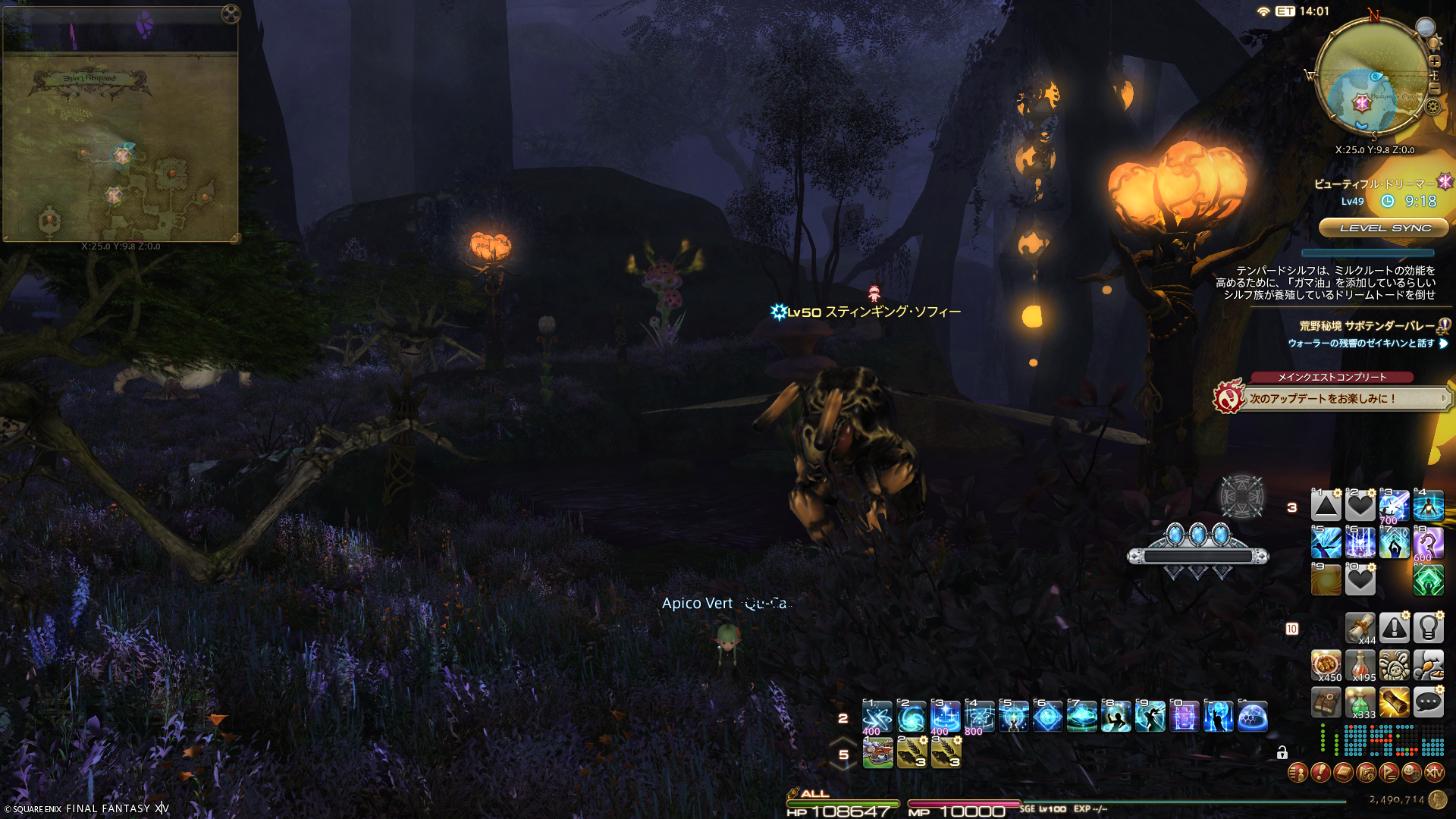Select the サボテンダーバレー duty quest entry
The height and width of the screenshot is (819, 1456).
click(x=1367, y=326)
